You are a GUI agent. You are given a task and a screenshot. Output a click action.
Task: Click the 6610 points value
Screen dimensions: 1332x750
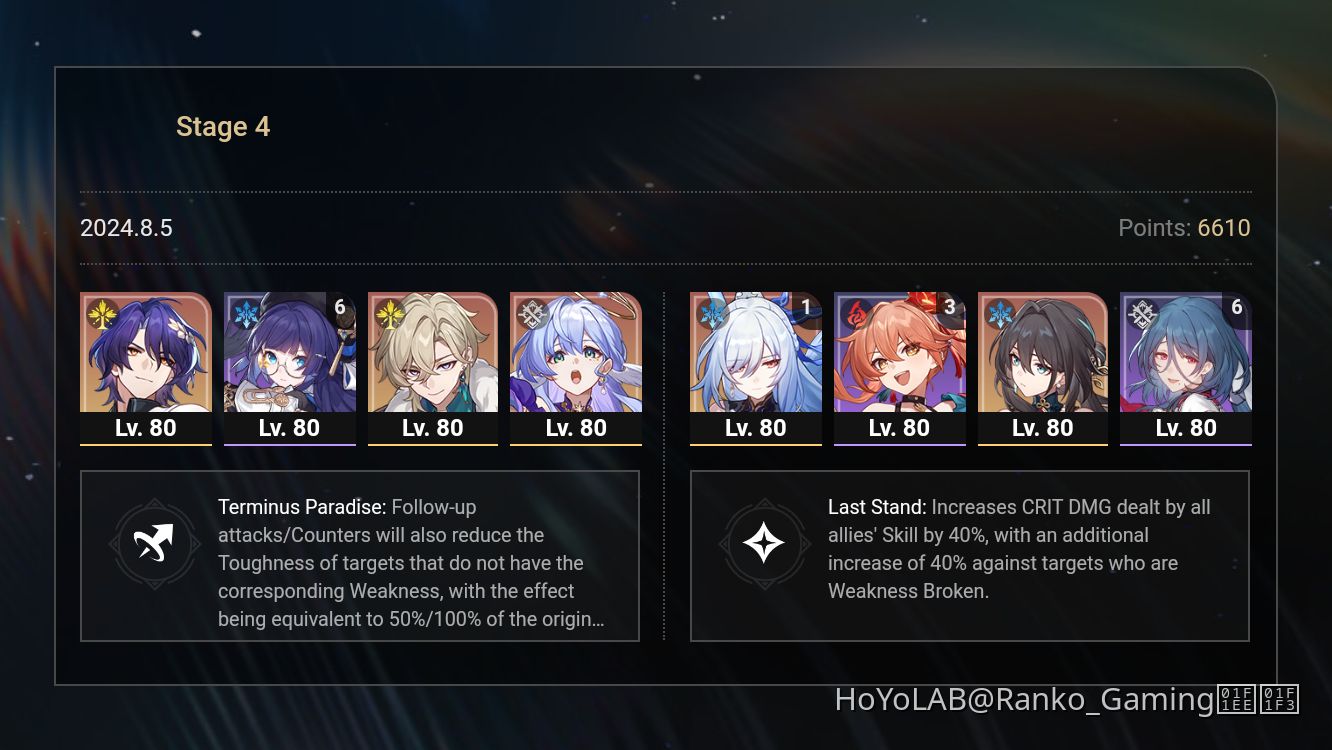1222,228
